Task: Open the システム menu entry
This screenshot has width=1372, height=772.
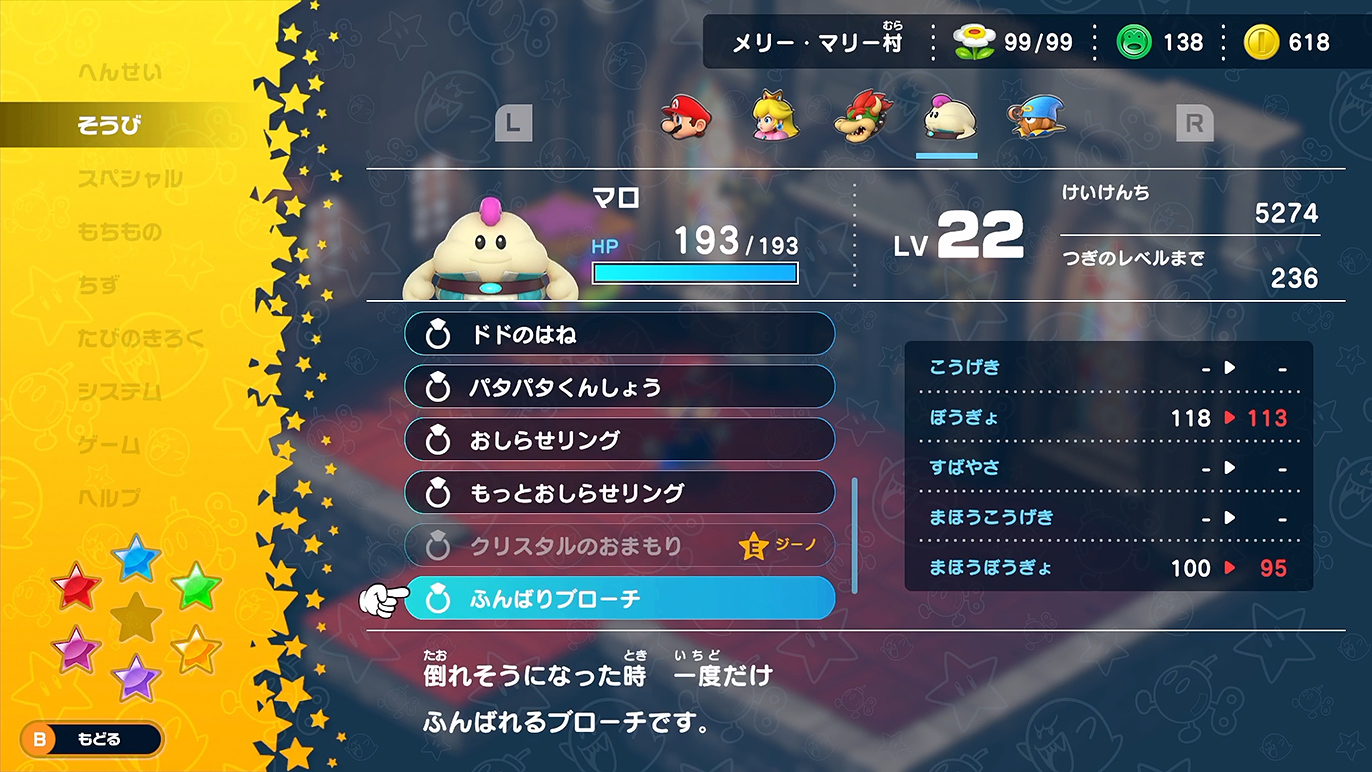Action: point(119,391)
